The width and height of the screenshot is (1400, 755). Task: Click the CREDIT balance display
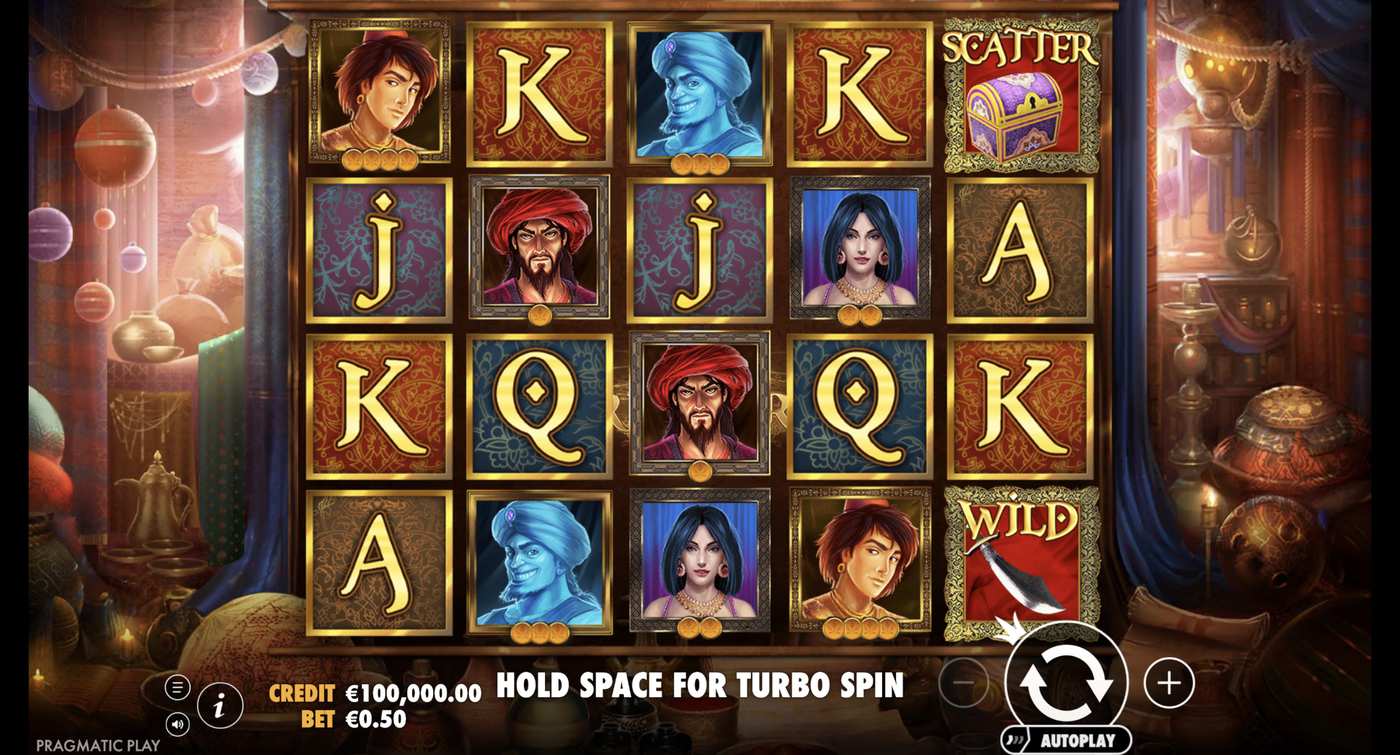click(x=300, y=690)
